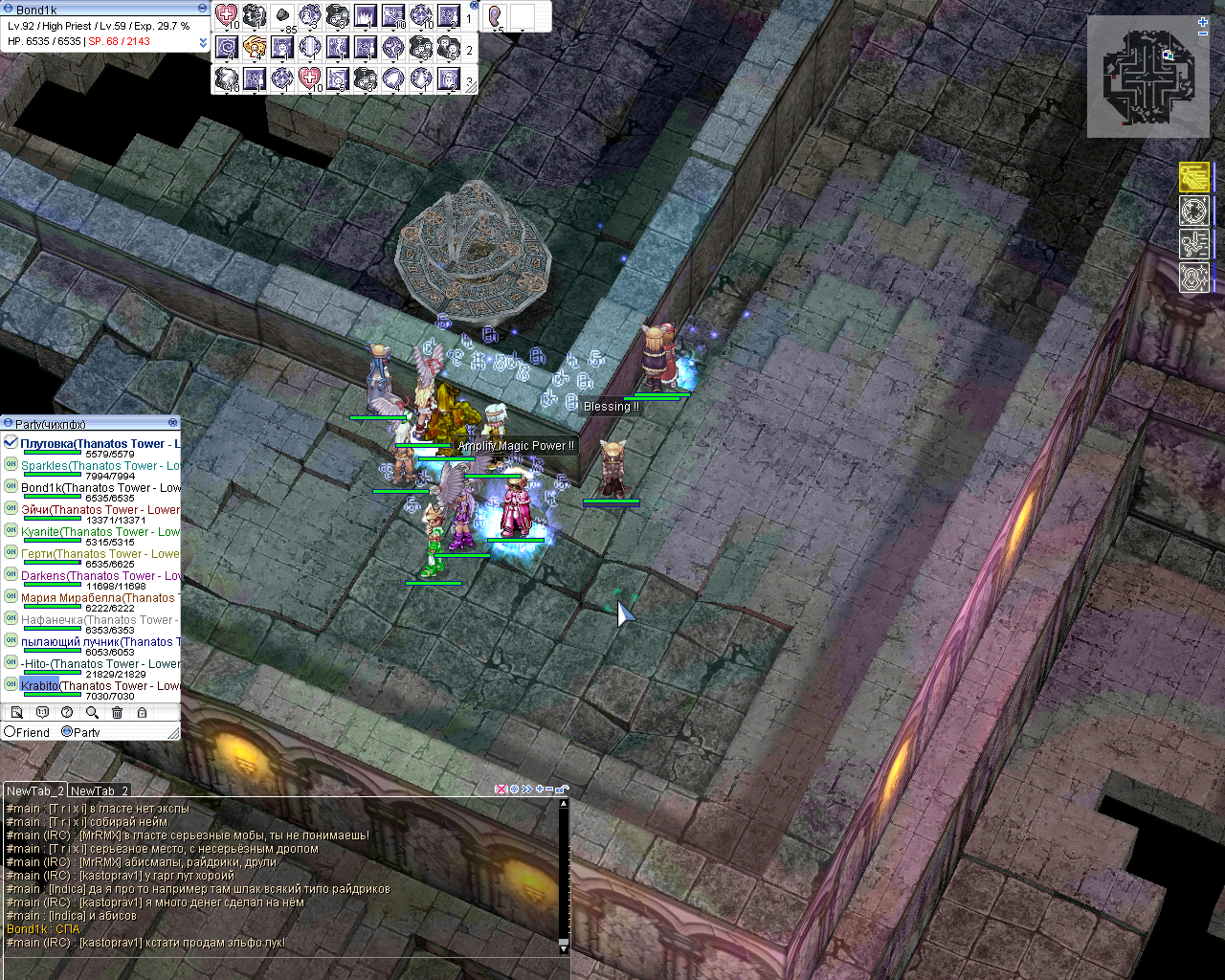The image size is (1225, 980).
Task: Use the Heal skill in hotbar row one
Action: click(227, 15)
